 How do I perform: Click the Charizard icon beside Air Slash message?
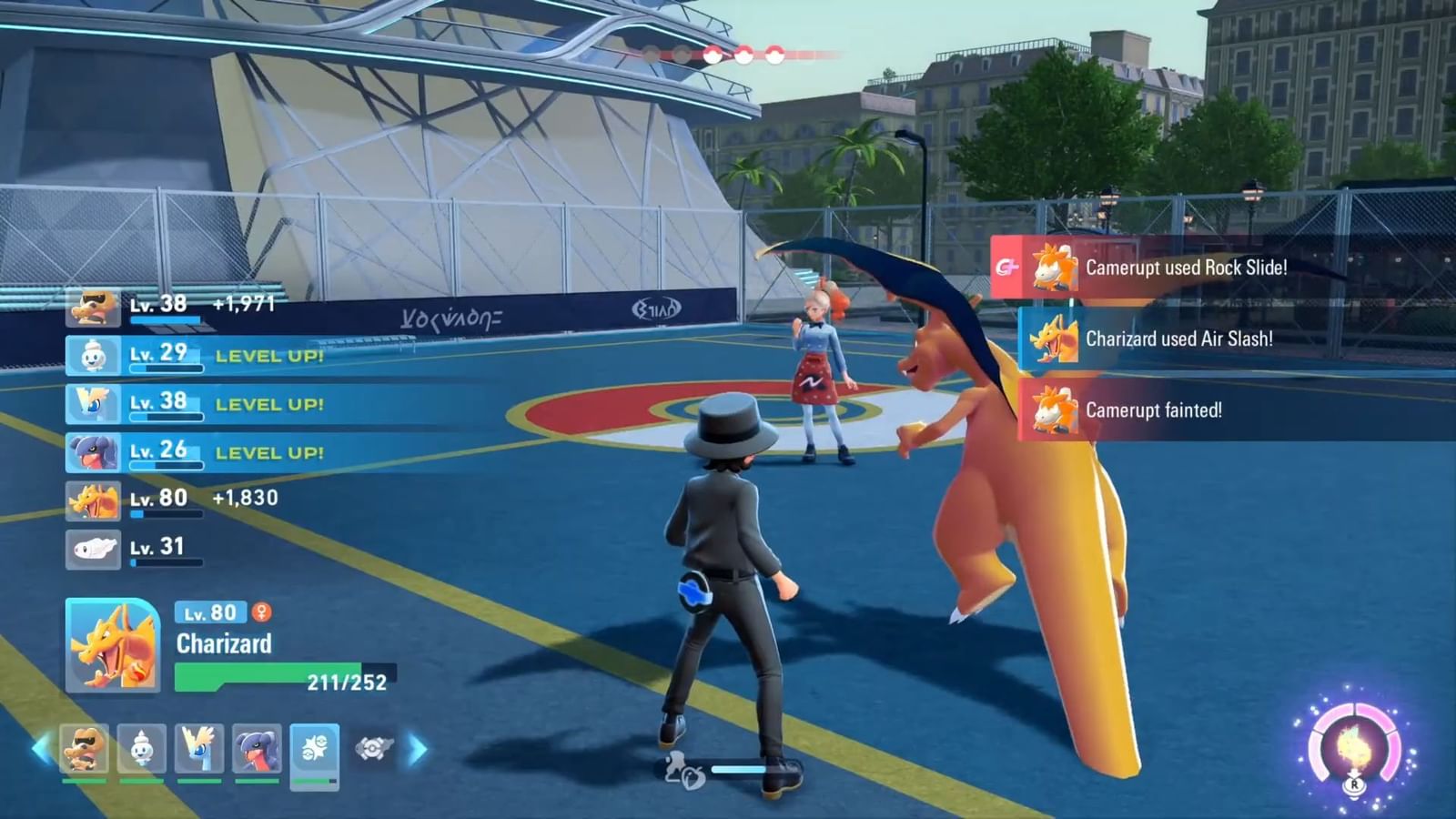pyautogui.click(x=1055, y=339)
